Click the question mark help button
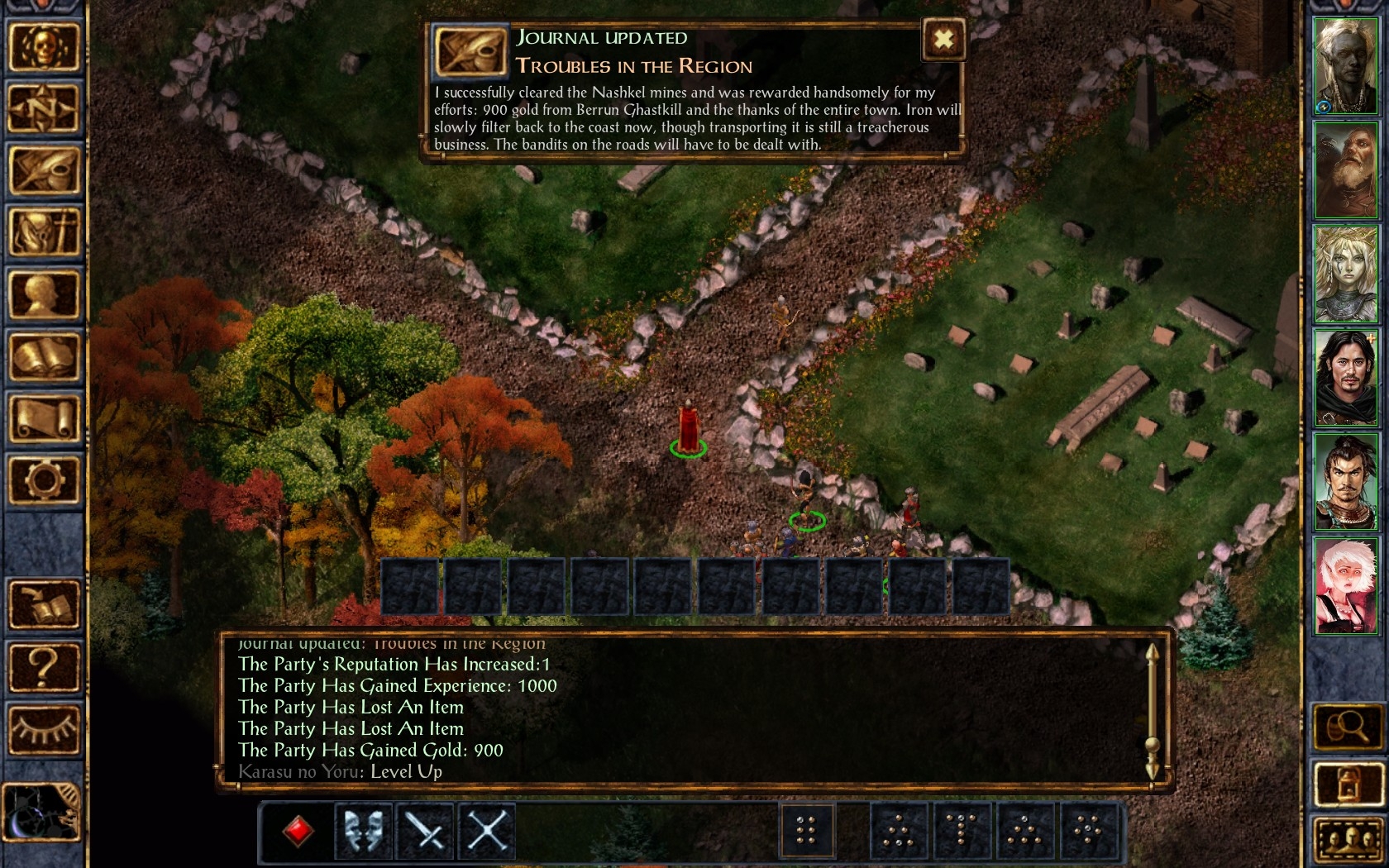This screenshot has height=868, width=1389. (44, 666)
